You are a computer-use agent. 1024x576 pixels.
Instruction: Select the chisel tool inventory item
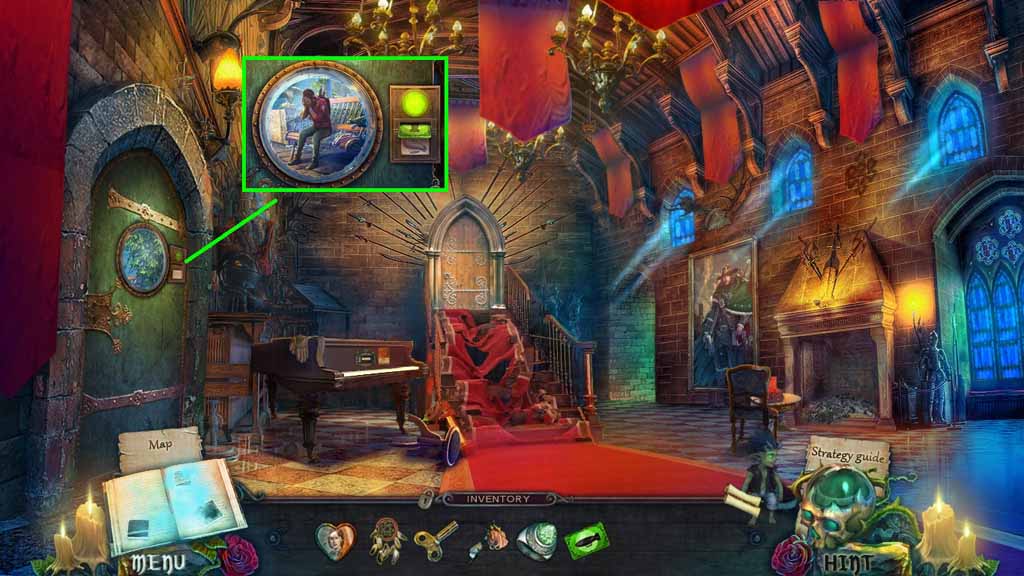coord(487,541)
